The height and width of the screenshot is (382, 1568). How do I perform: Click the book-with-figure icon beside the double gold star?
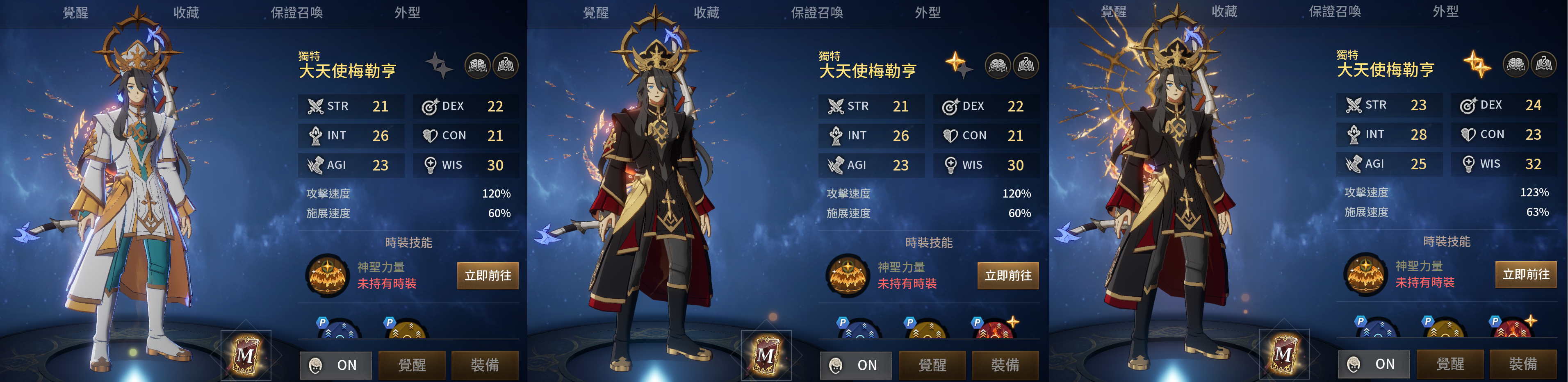tap(1544, 64)
